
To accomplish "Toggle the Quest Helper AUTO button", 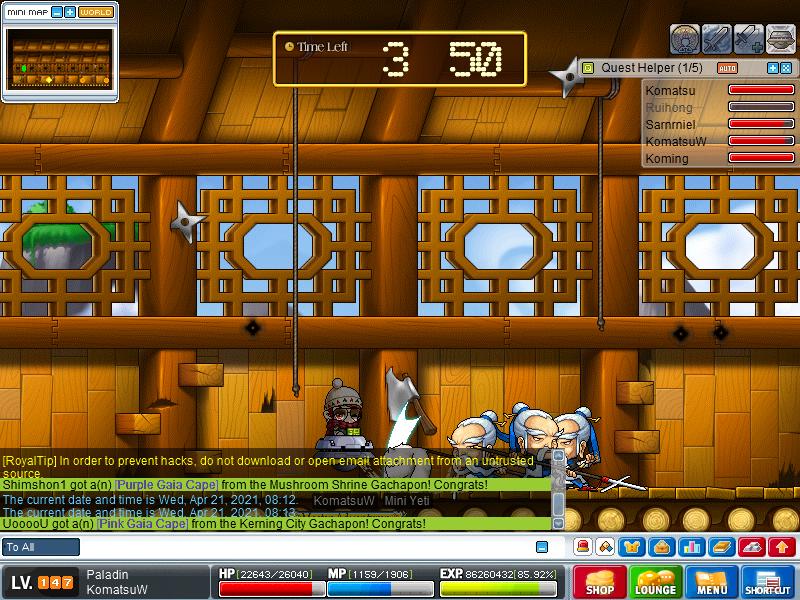I will pos(727,68).
